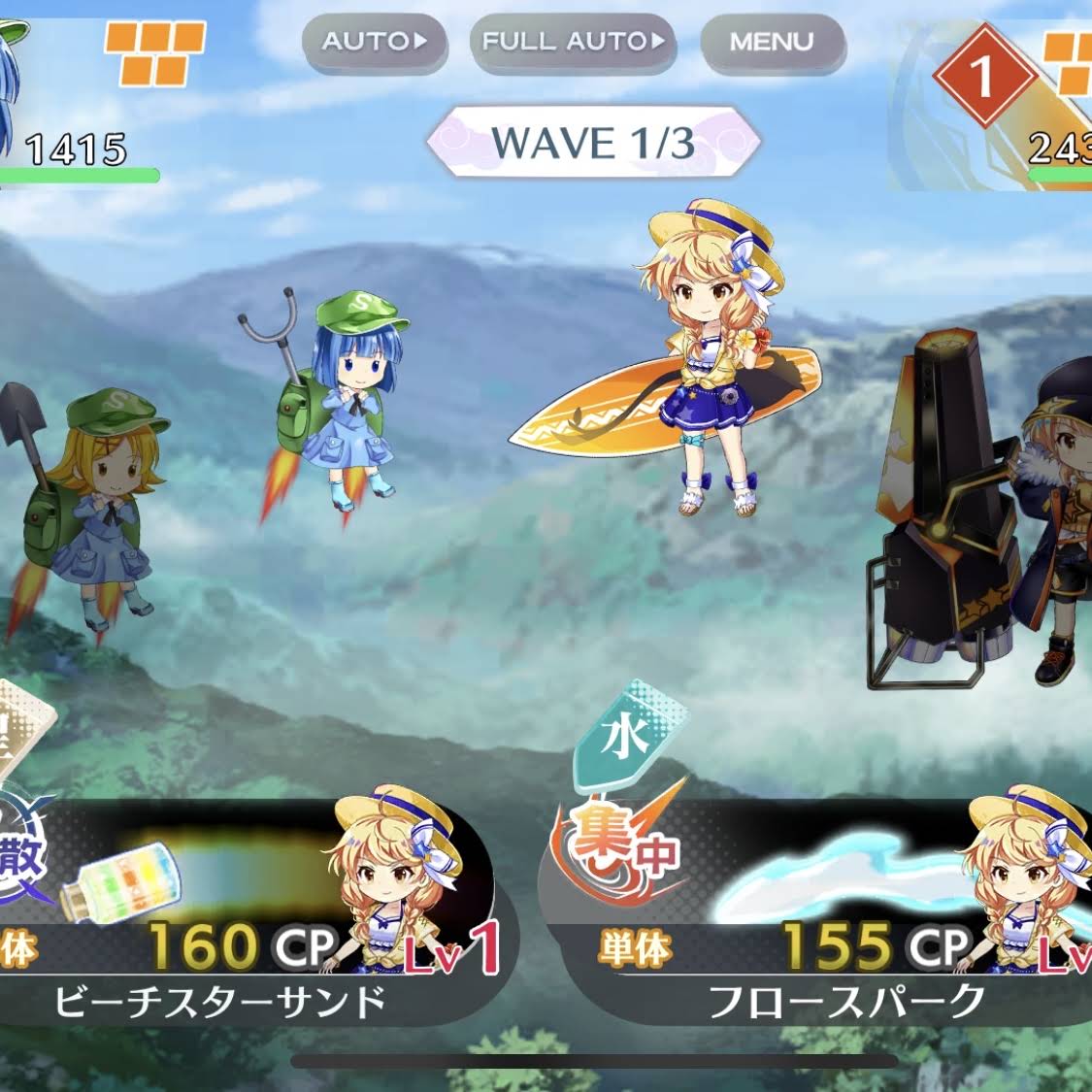Toggle the AUTO battle button

374,42
